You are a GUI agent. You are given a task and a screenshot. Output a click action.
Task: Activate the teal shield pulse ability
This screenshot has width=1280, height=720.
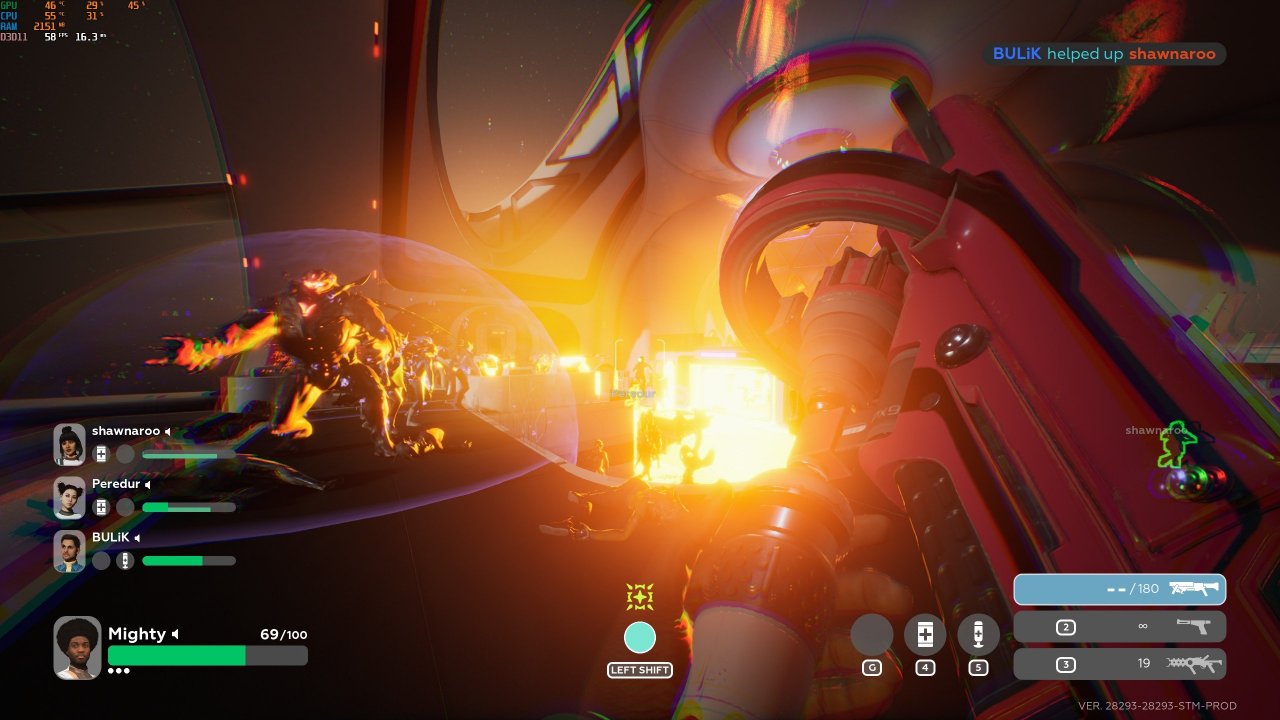tap(640, 637)
